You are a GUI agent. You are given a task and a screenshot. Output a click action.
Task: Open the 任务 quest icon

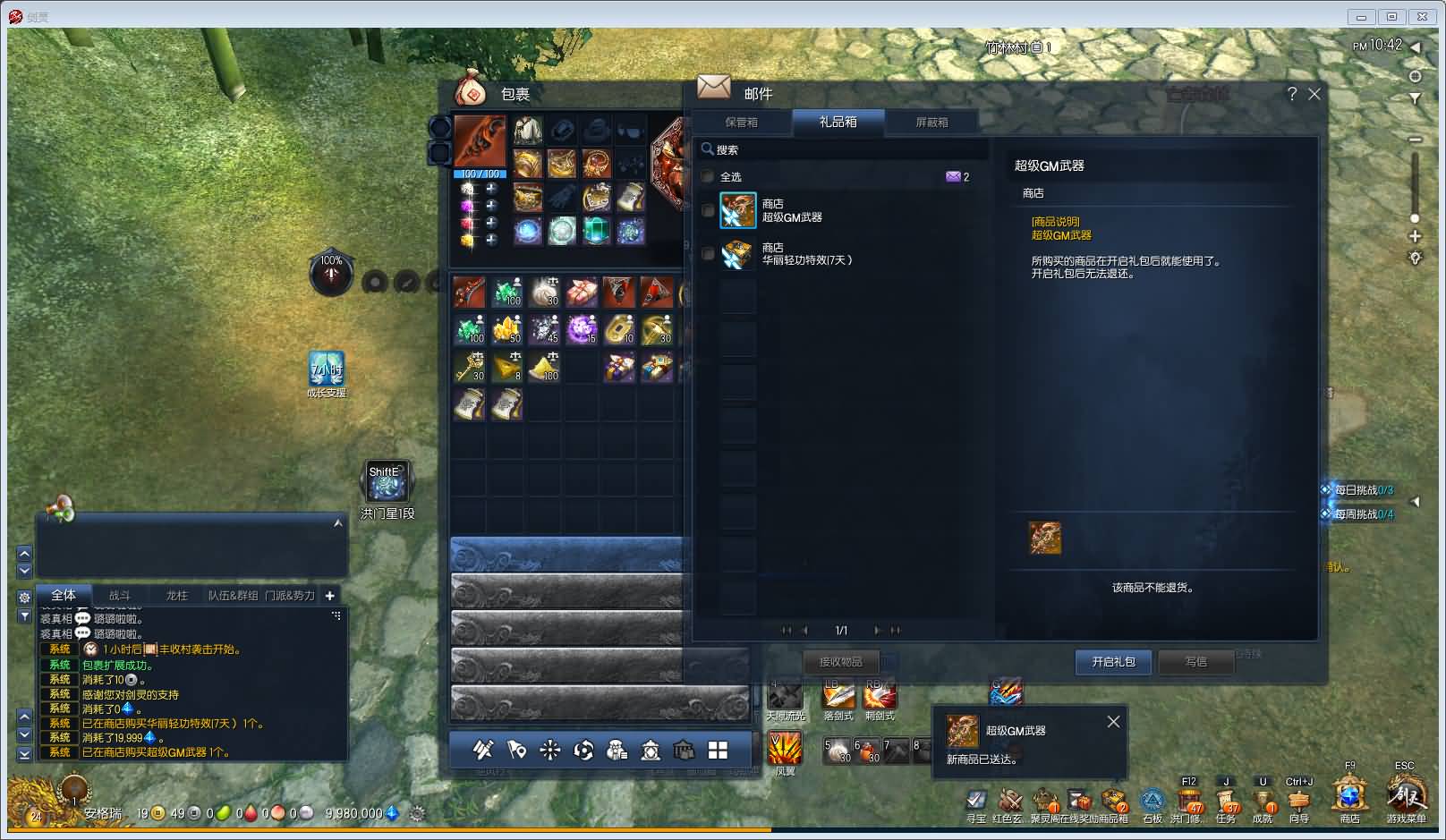pos(1226,800)
